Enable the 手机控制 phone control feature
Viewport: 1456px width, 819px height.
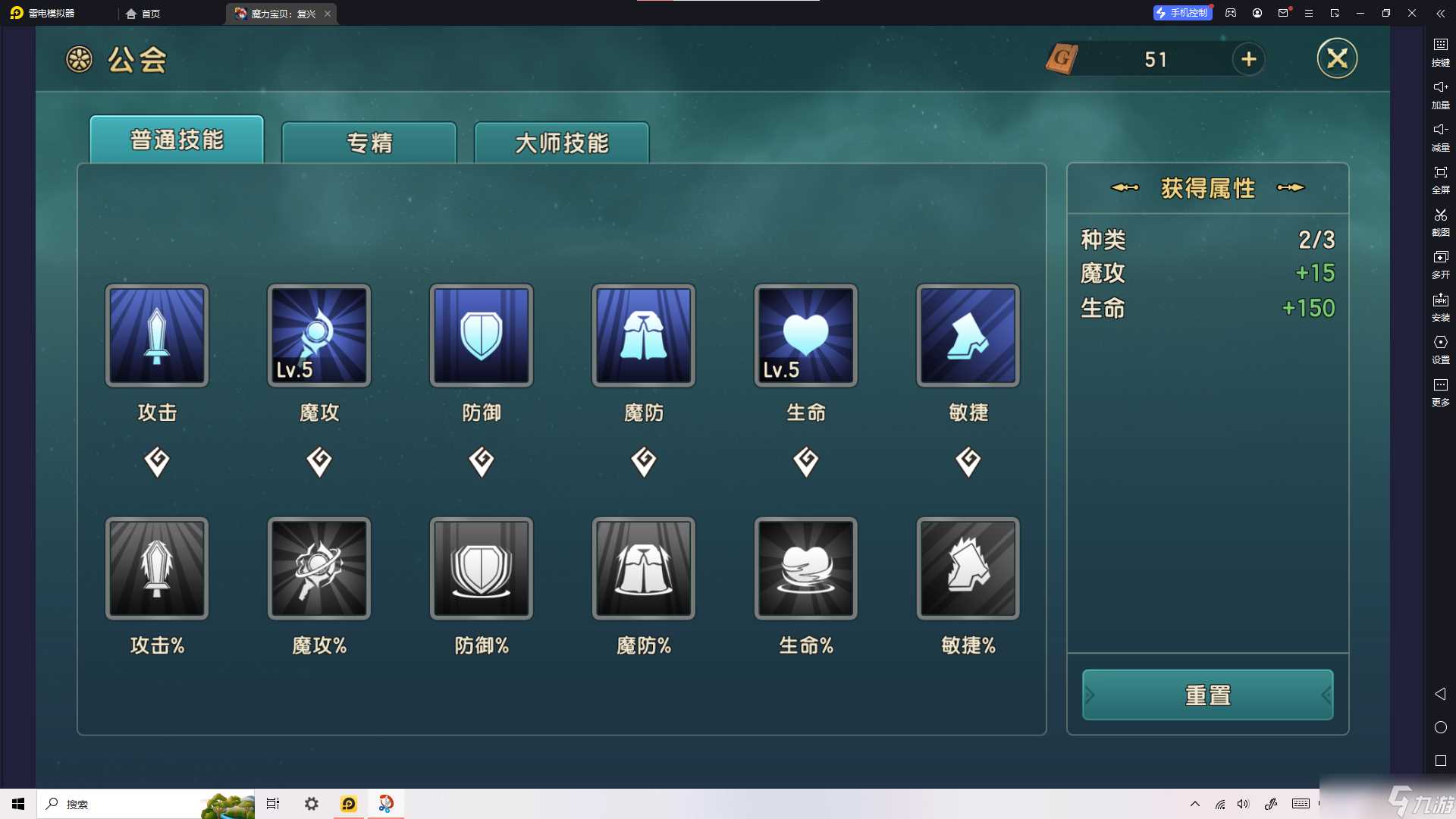1181,13
